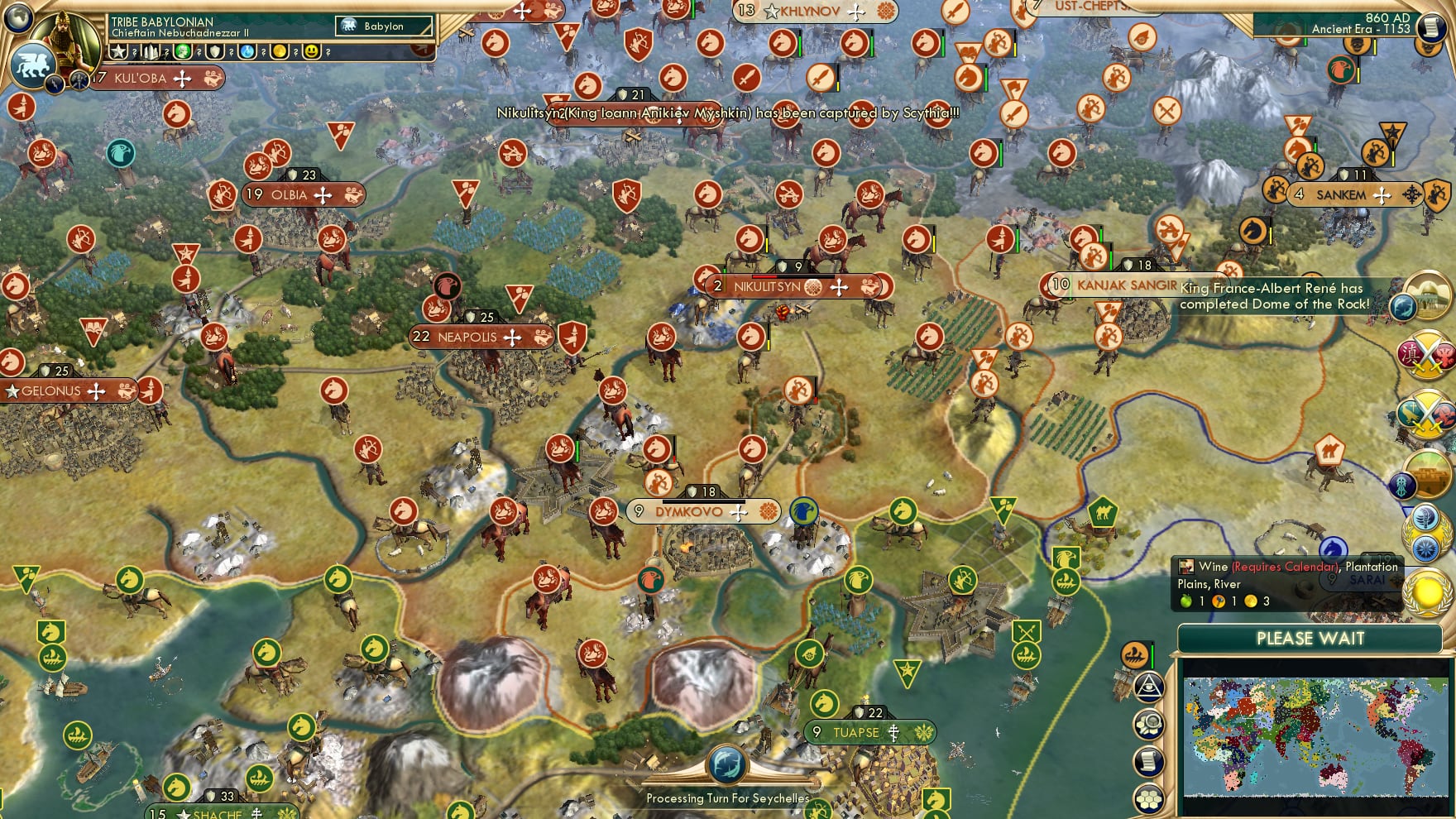Screen dimensions: 1456x819
Task: Open map options with the magnifier hex icon
Action: [x=1150, y=725]
